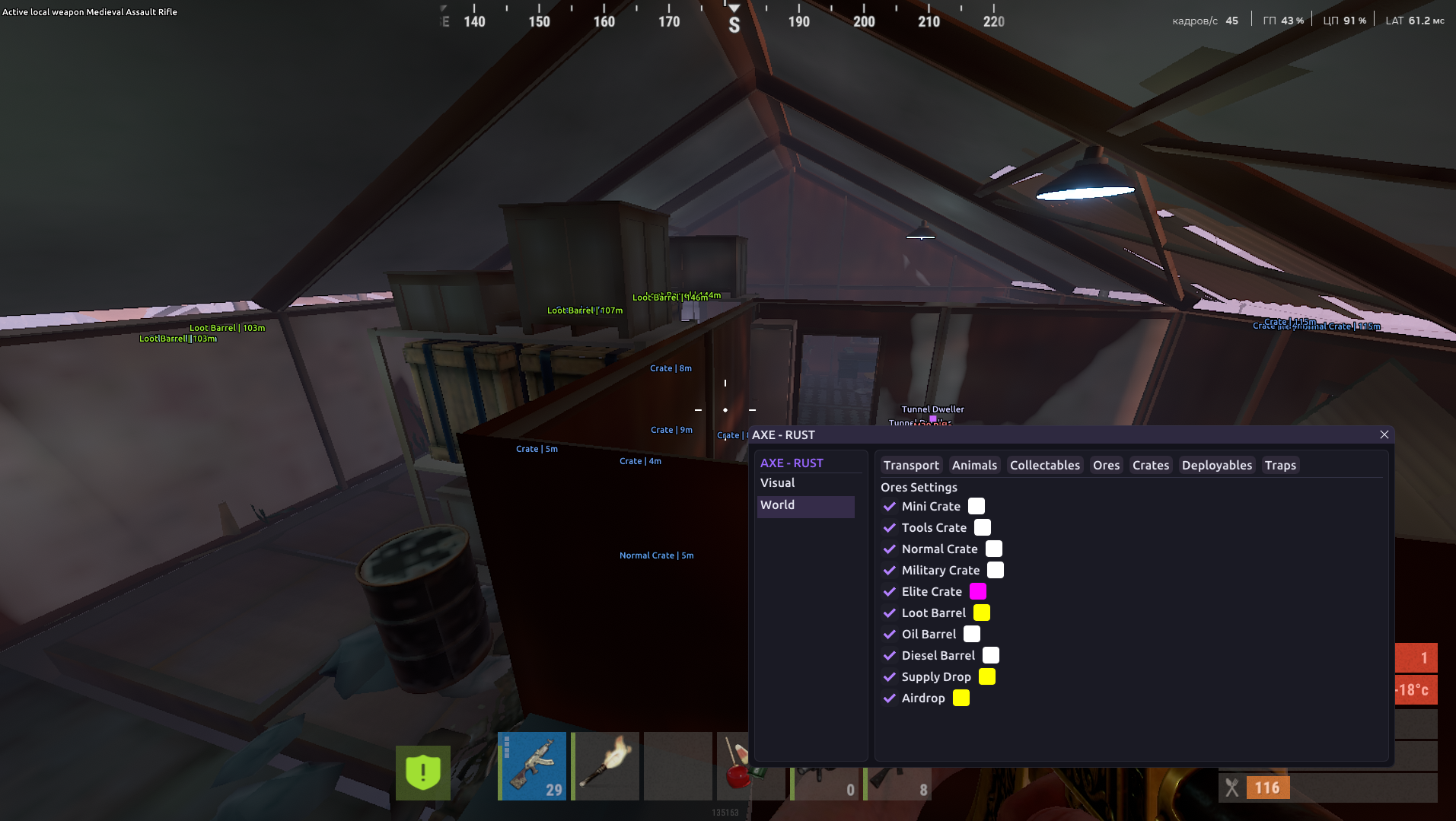This screenshot has height=821, width=1456.
Task: Select the assault rifle hotbar slot
Action: [x=533, y=766]
